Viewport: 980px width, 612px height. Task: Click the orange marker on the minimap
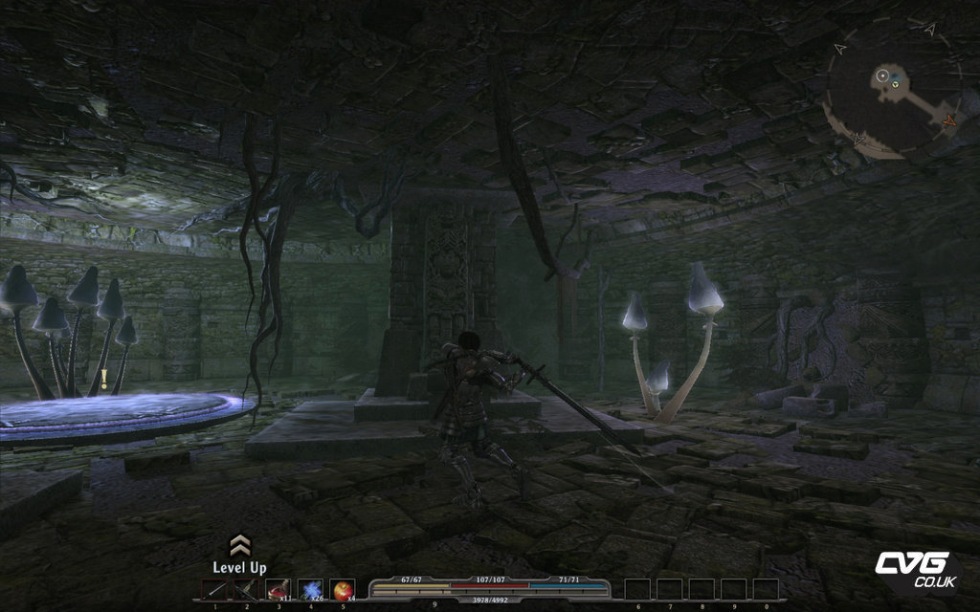click(947, 120)
